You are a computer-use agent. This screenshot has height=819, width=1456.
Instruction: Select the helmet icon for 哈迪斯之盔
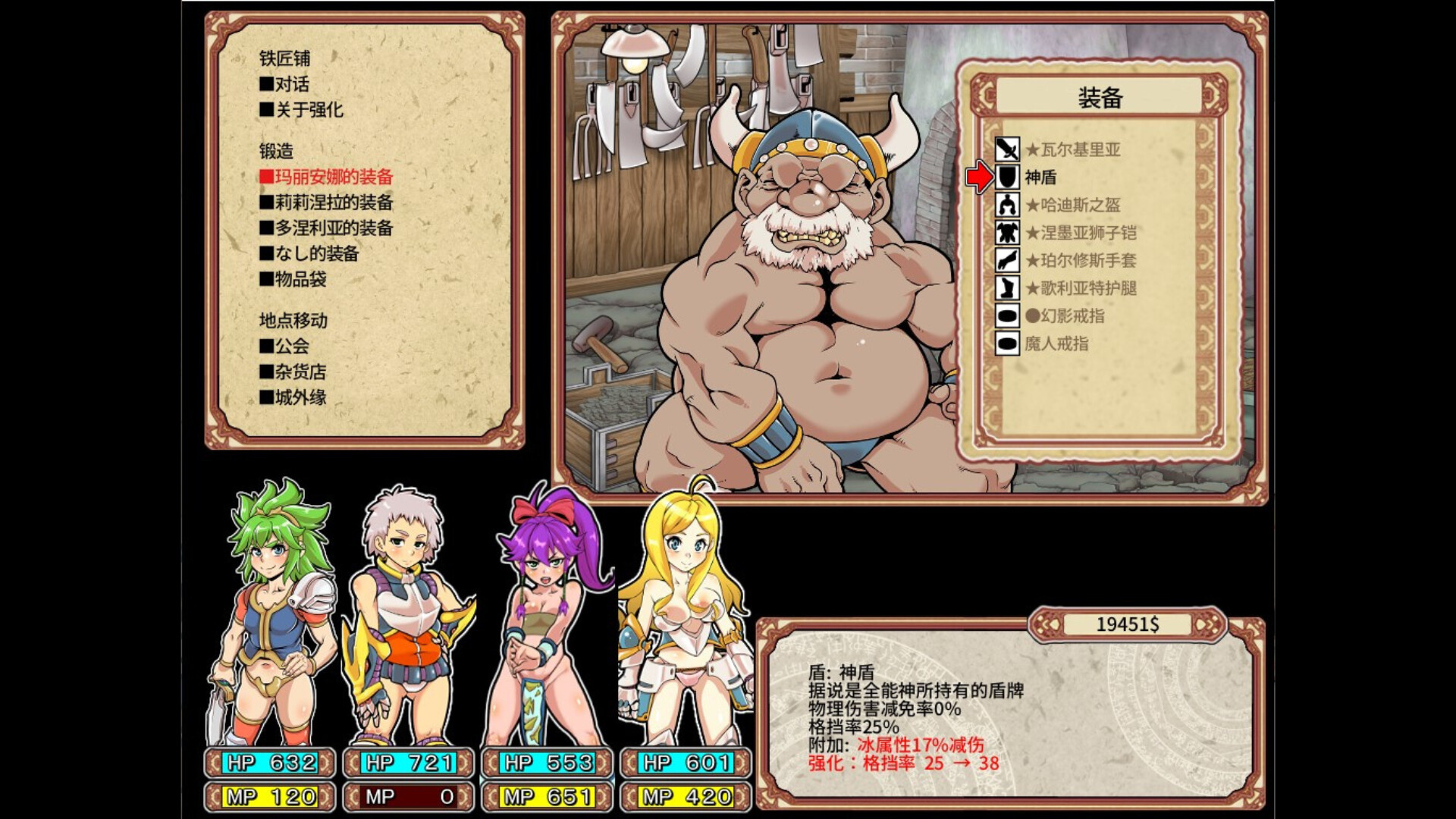point(1009,206)
